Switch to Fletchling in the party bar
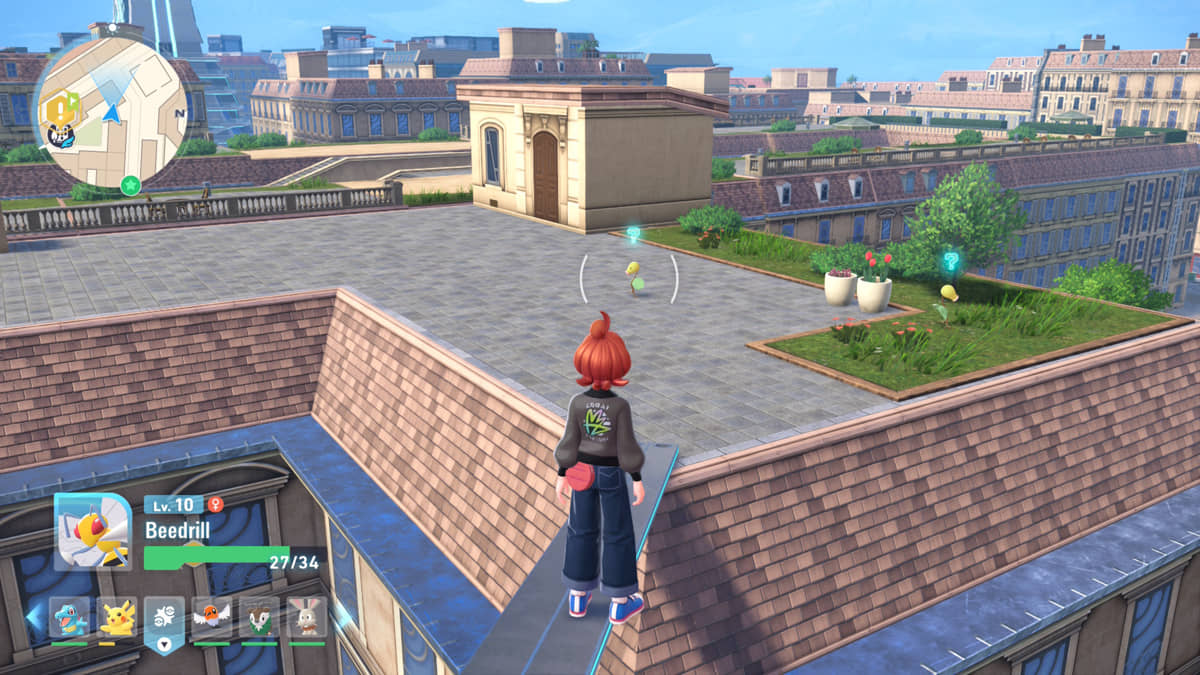This screenshot has width=1200, height=675. point(212,619)
